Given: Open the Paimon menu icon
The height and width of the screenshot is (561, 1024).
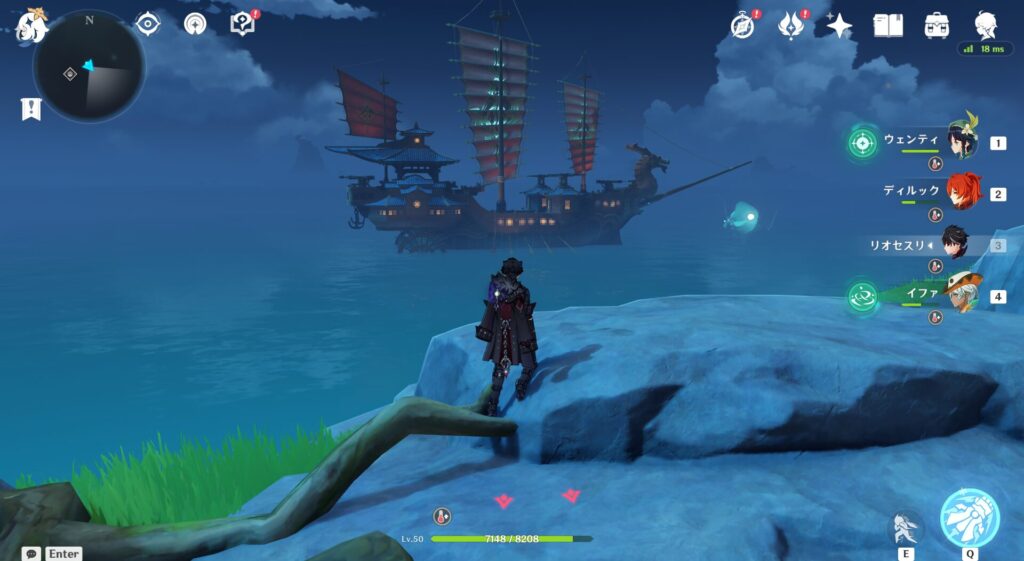Looking at the screenshot, I should pyautogui.click(x=31, y=27).
